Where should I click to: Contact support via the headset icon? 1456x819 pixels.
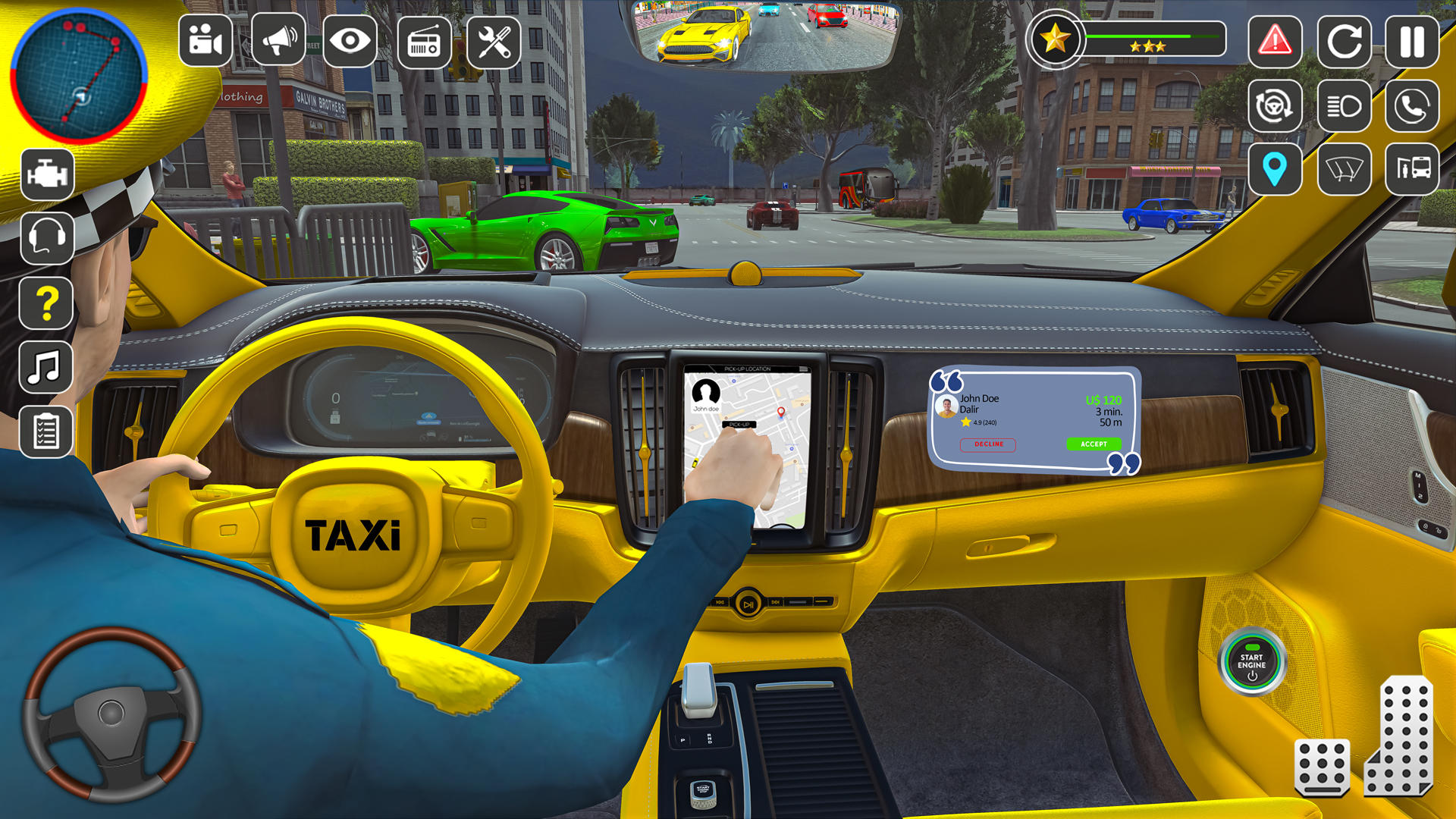(45, 237)
